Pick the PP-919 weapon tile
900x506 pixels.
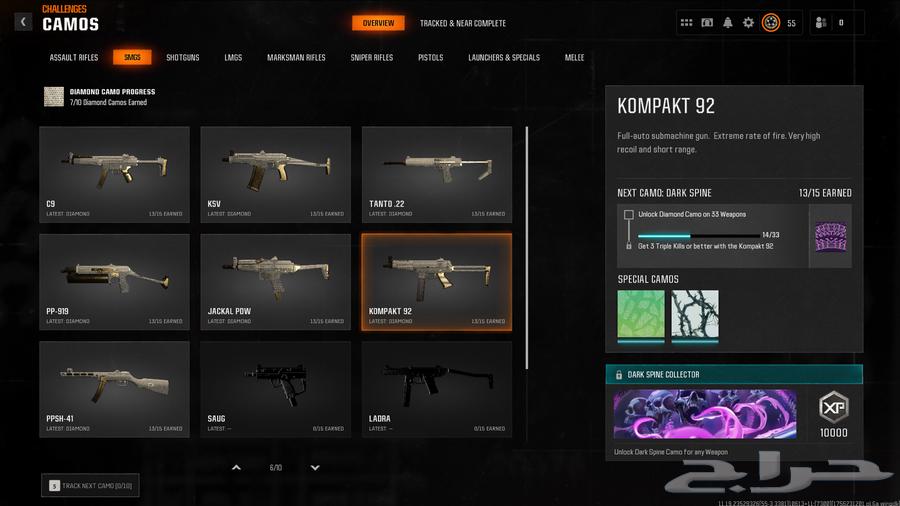coord(114,281)
